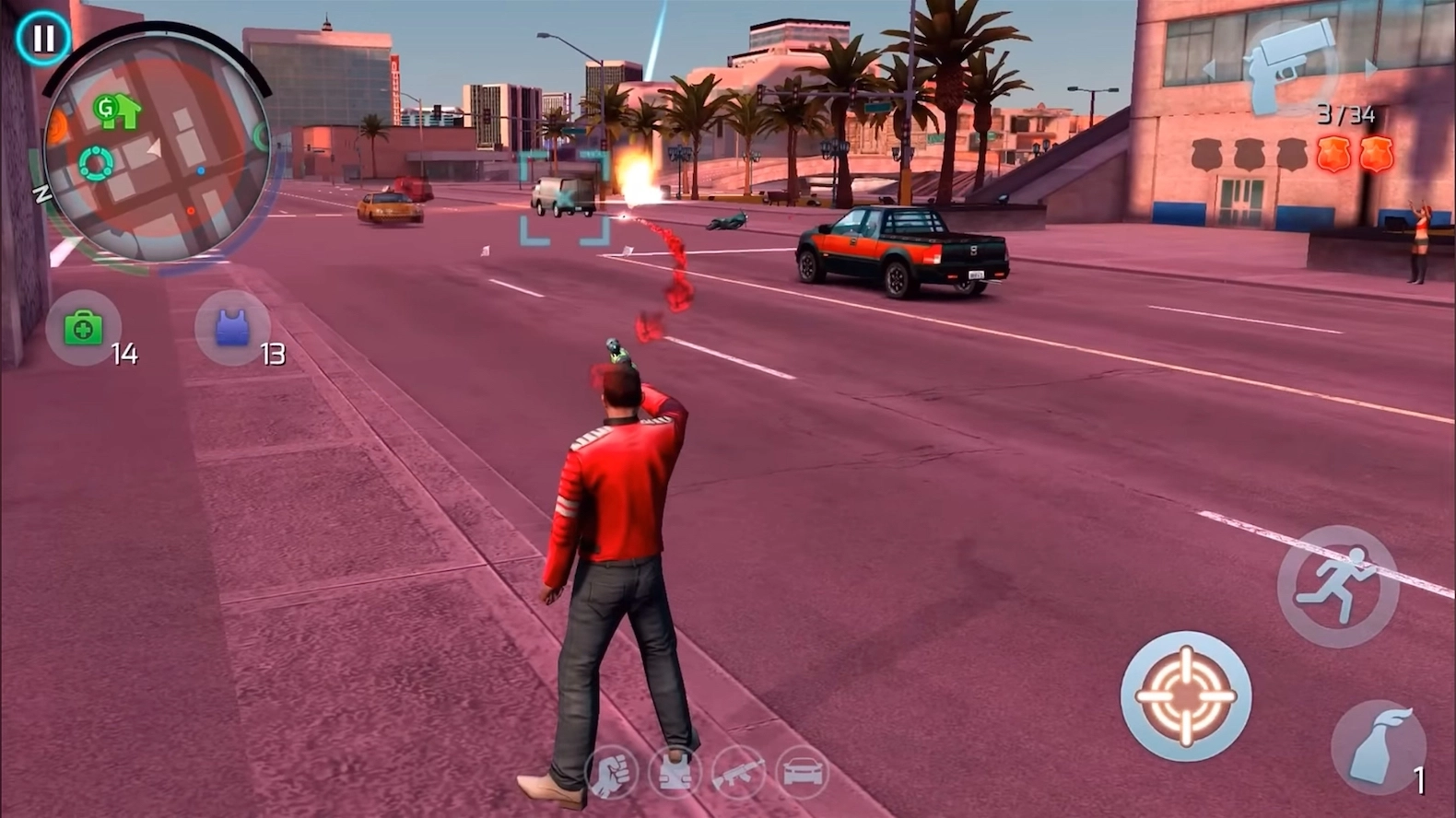Equip the blue body armor vest

[x=232, y=328]
